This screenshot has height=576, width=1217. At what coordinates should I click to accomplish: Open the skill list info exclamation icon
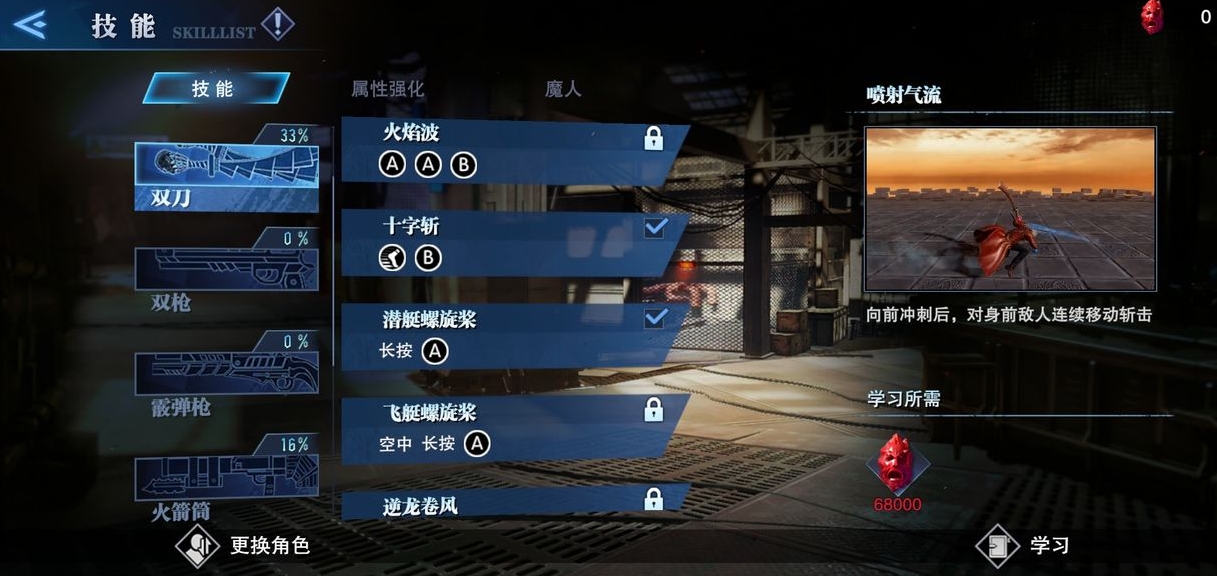pos(277,24)
